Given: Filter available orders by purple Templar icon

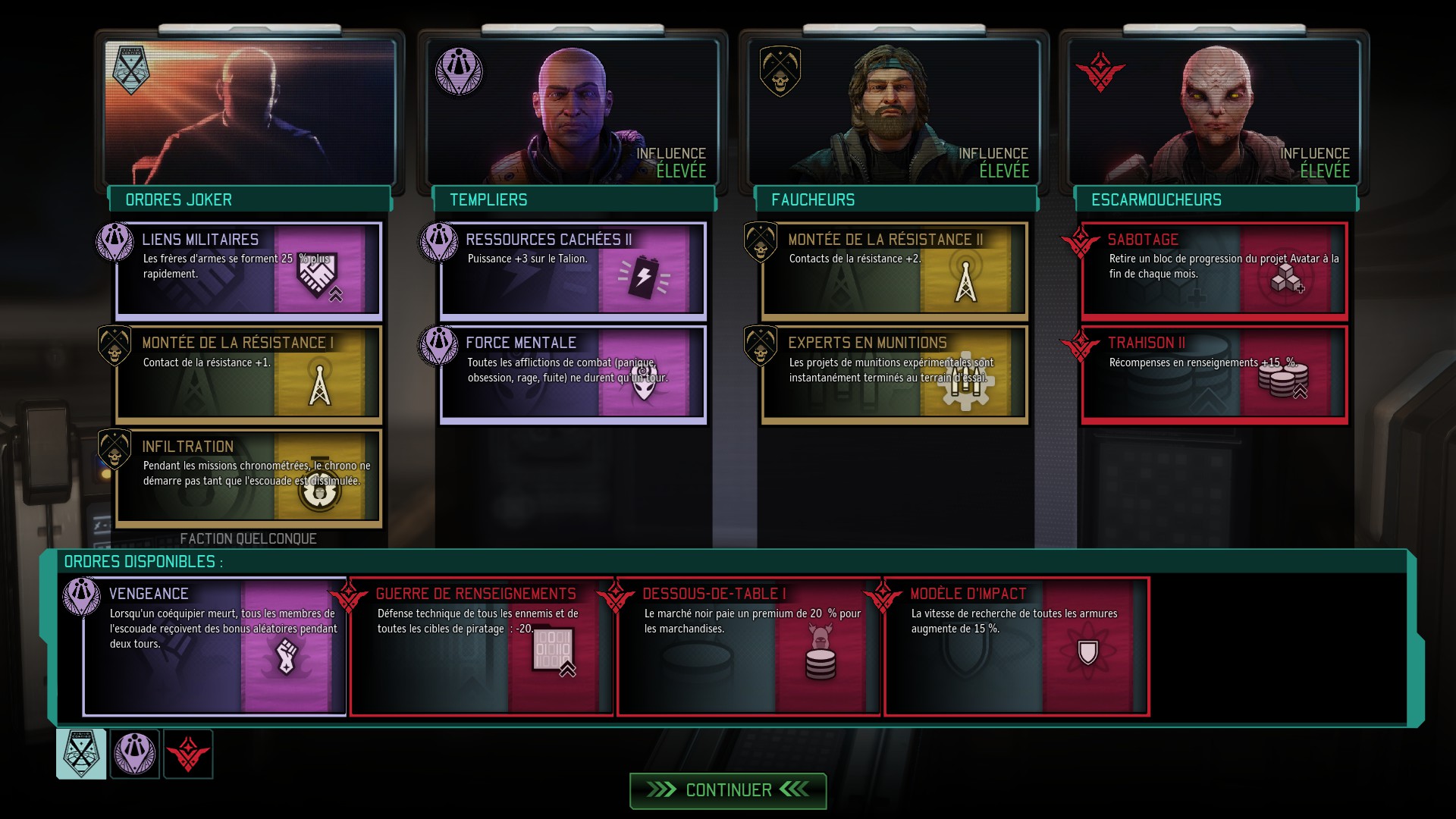Looking at the screenshot, I should point(135,754).
